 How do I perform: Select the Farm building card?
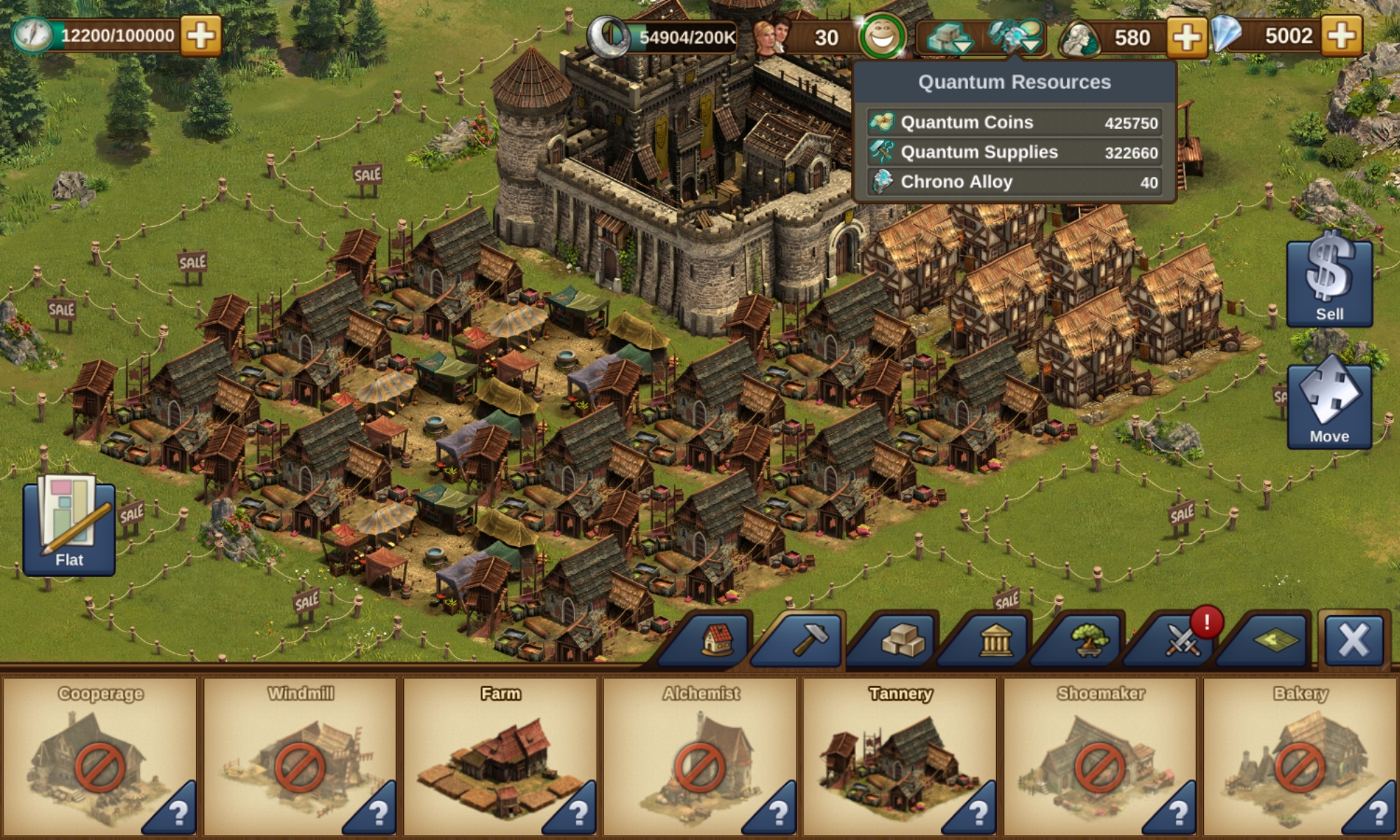(x=500, y=756)
